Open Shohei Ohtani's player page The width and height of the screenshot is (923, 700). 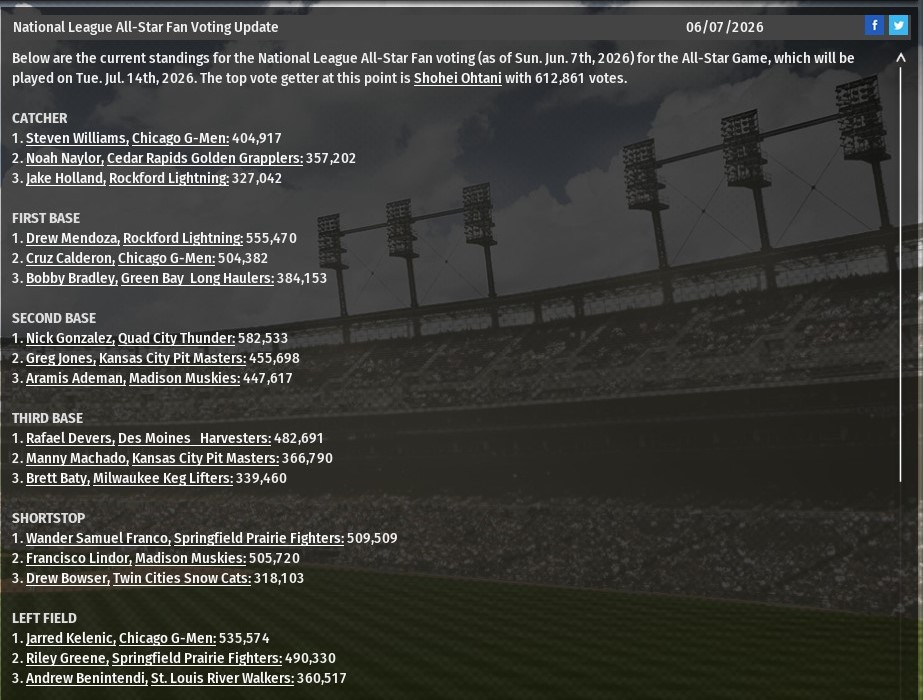point(457,78)
